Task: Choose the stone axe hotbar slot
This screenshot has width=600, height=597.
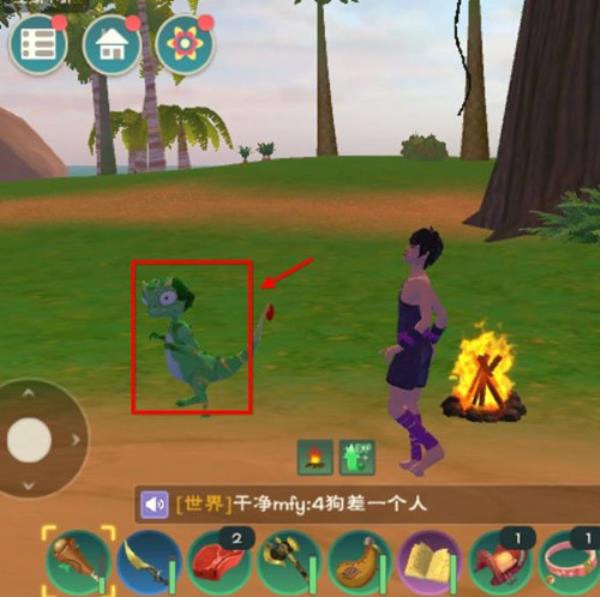Action: [x=289, y=564]
